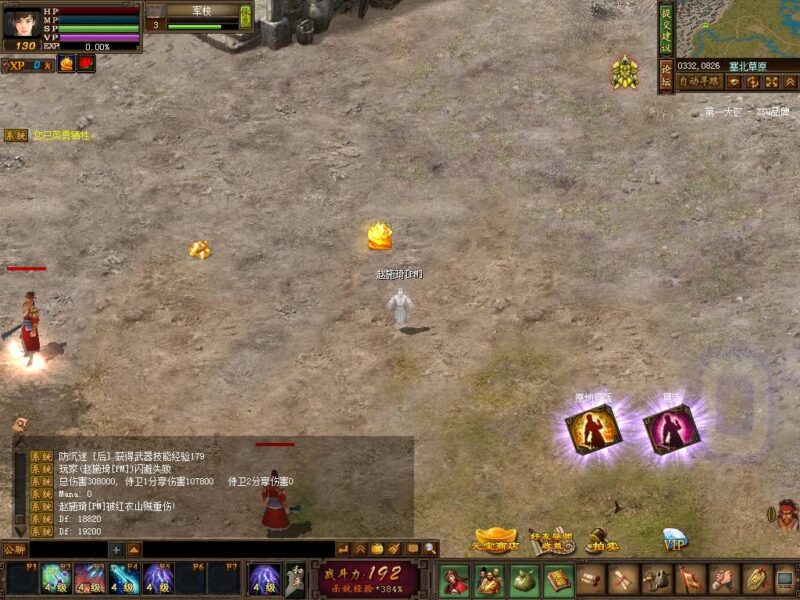Open the 元宝商店 ingot shop
The width and height of the screenshot is (800, 600).
(x=497, y=541)
